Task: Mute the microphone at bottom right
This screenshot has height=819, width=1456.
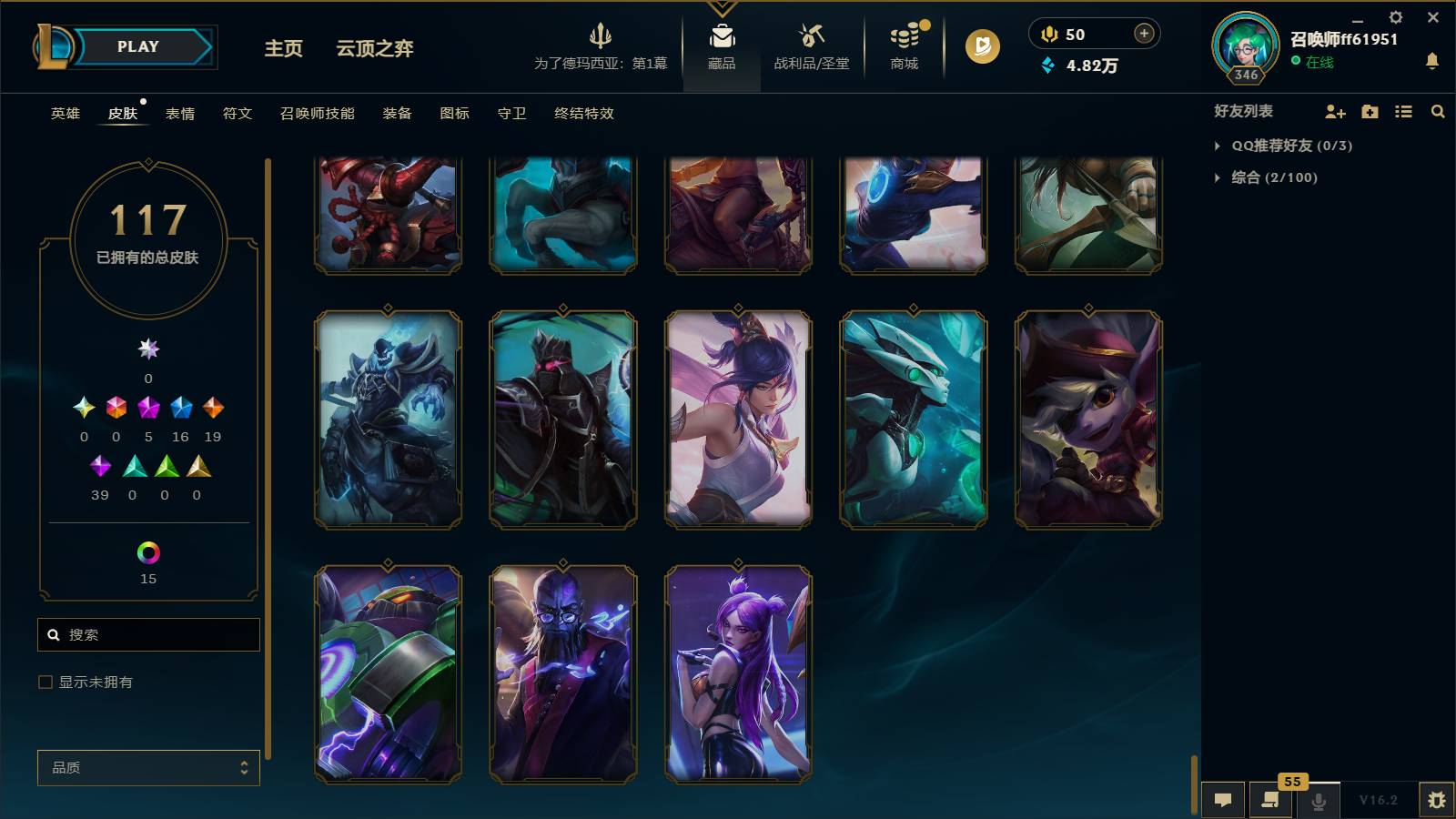Action: (x=1318, y=800)
